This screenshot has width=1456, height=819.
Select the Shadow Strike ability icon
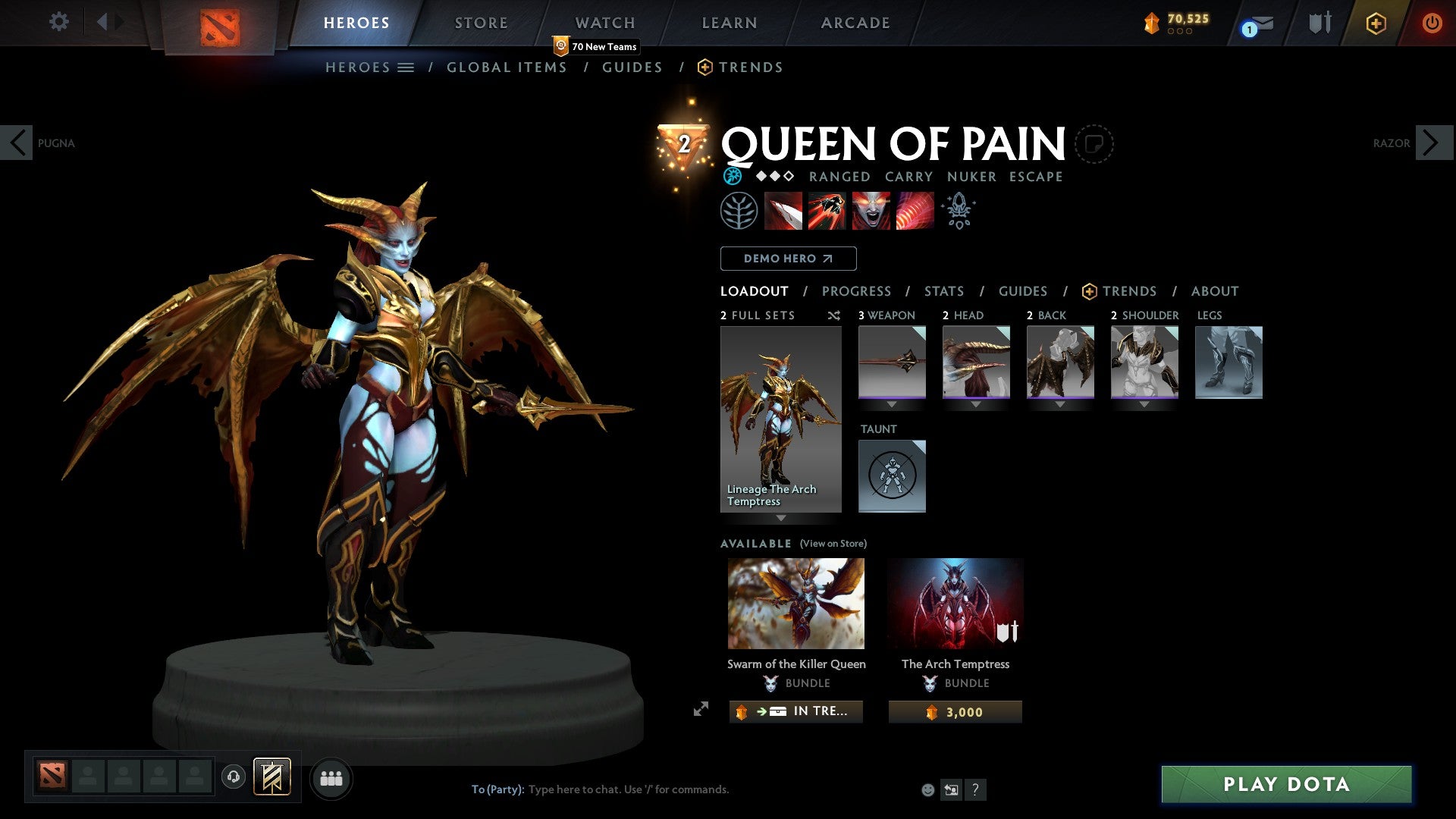click(782, 211)
